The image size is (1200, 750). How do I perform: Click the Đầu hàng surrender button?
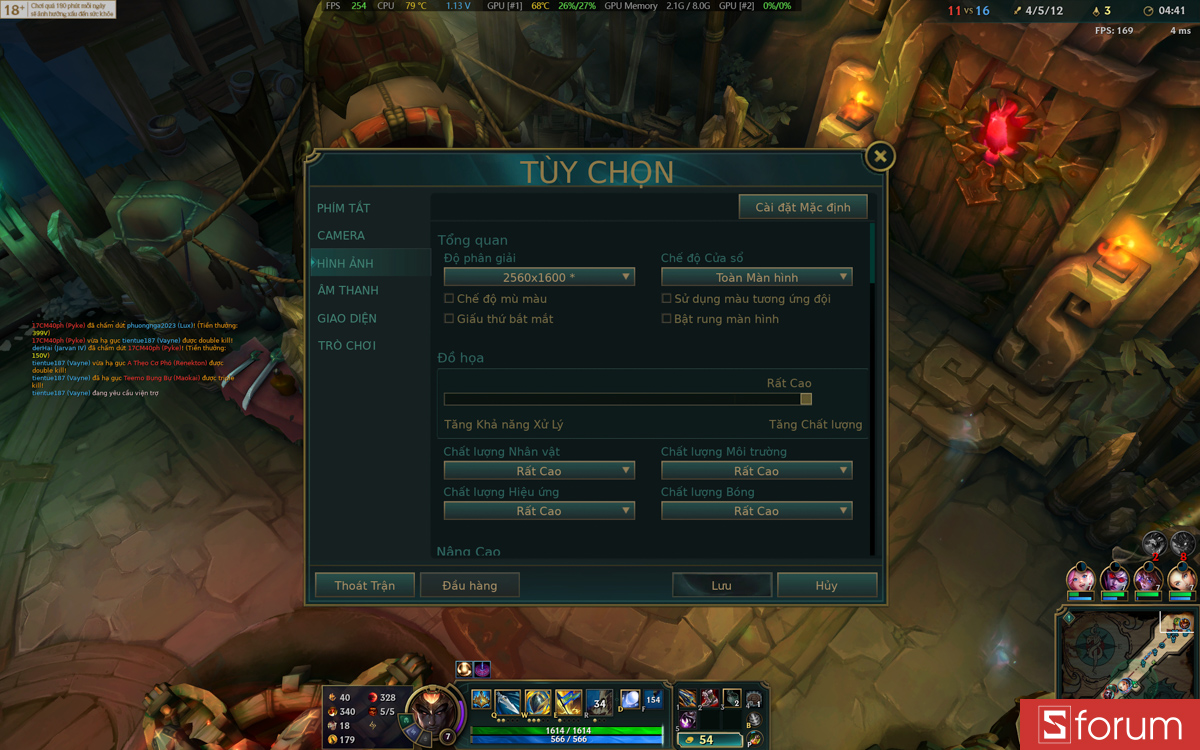coord(469,585)
